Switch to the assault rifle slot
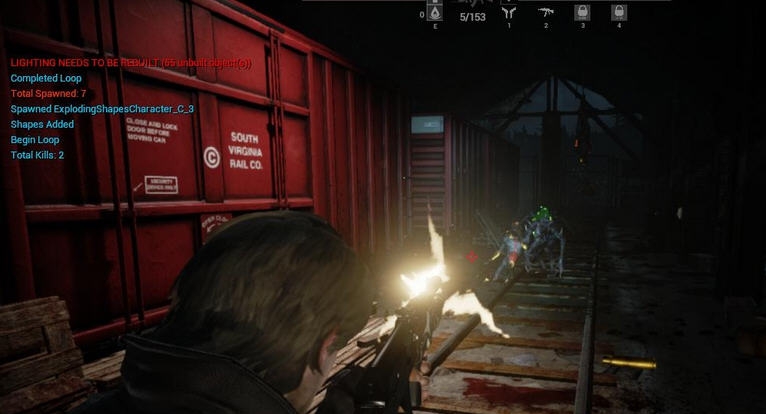Image resolution: width=766 pixels, height=414 pixels. click(x=546, y=13)
